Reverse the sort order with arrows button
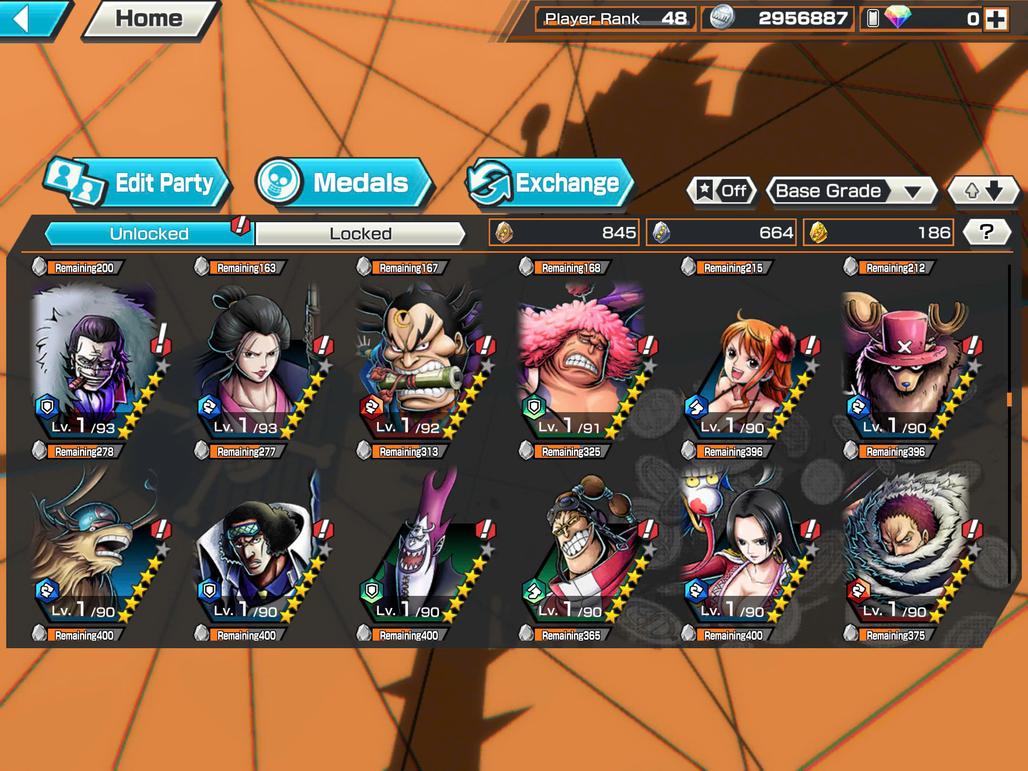Viewport: 1028px width, 771px height. point(982,190)
